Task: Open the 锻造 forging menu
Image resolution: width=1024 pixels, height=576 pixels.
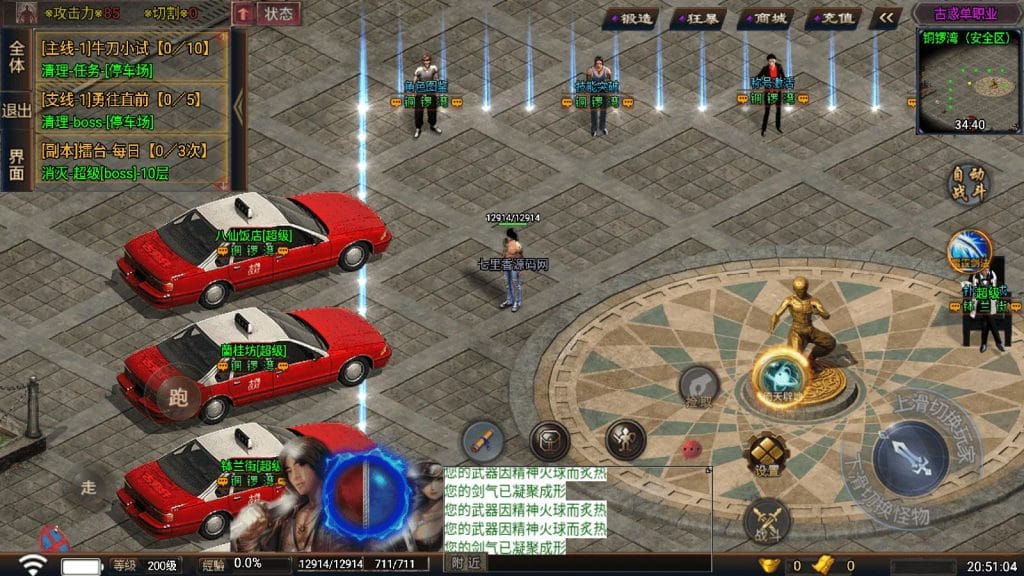Action: (634, 18)
